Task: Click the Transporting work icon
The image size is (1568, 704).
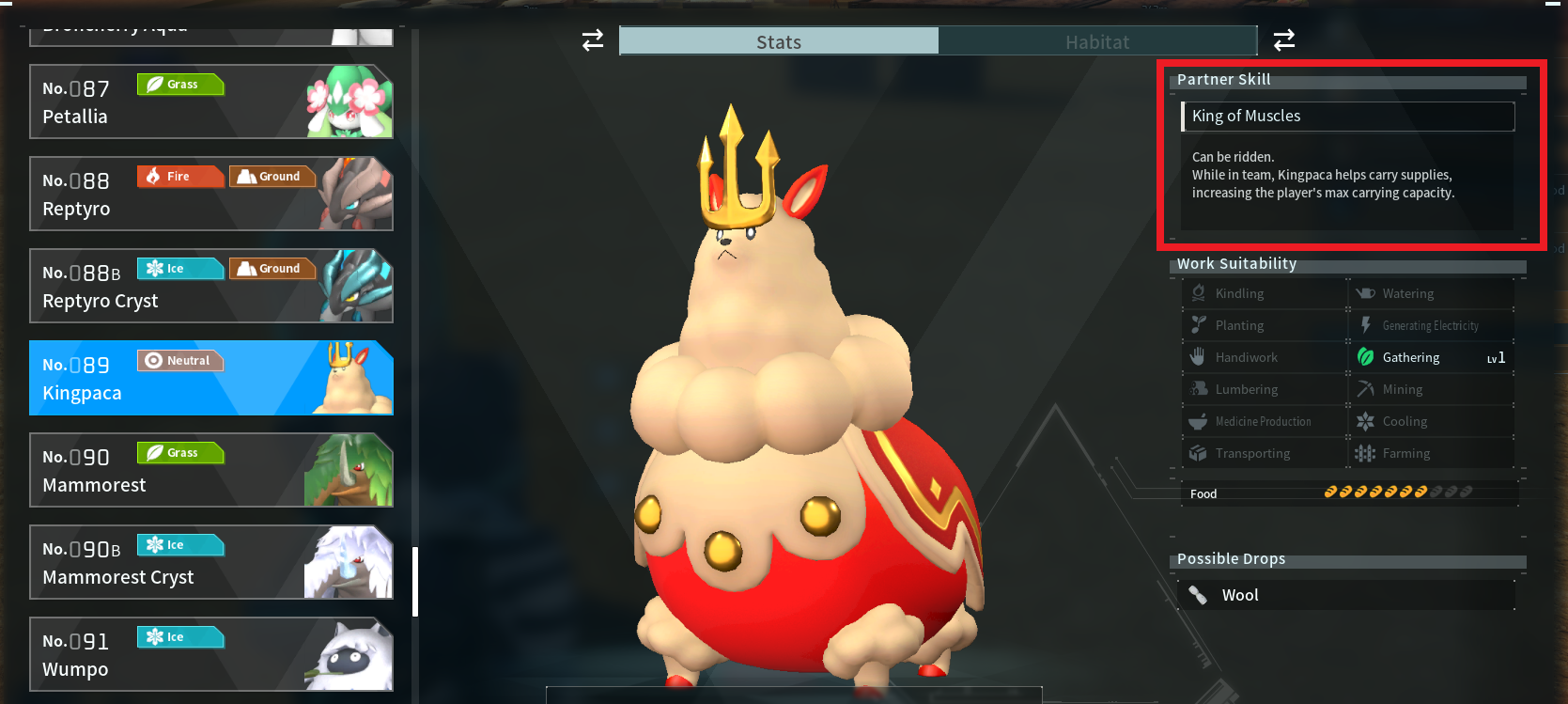Action: tap(1200, 452)
